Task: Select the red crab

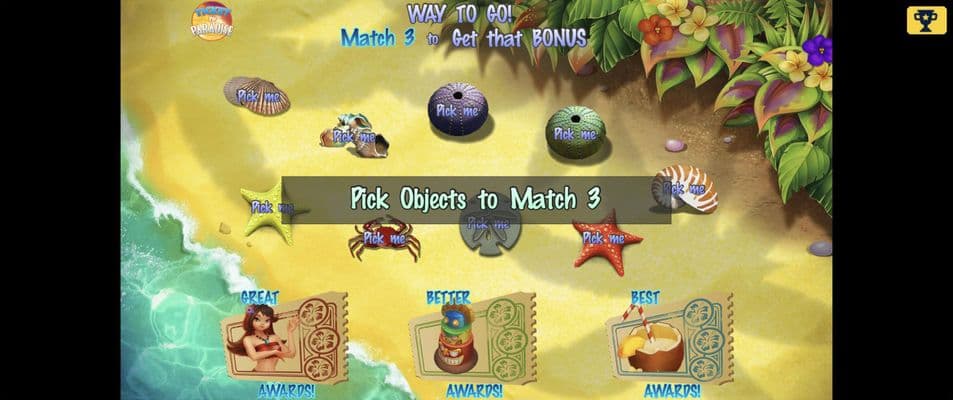Action: pos(383,240)
